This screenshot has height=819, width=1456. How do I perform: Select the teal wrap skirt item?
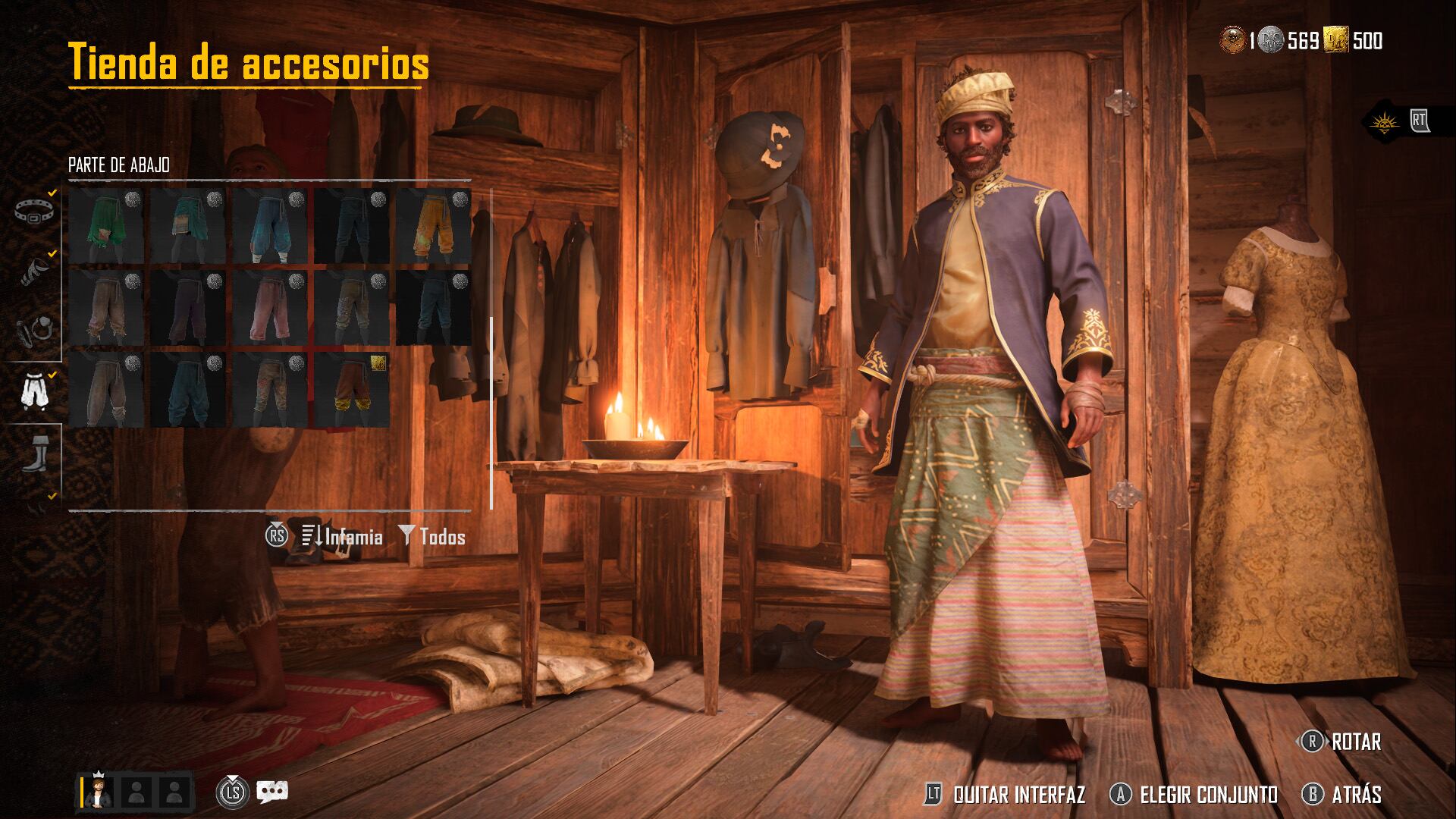[188, 226]
